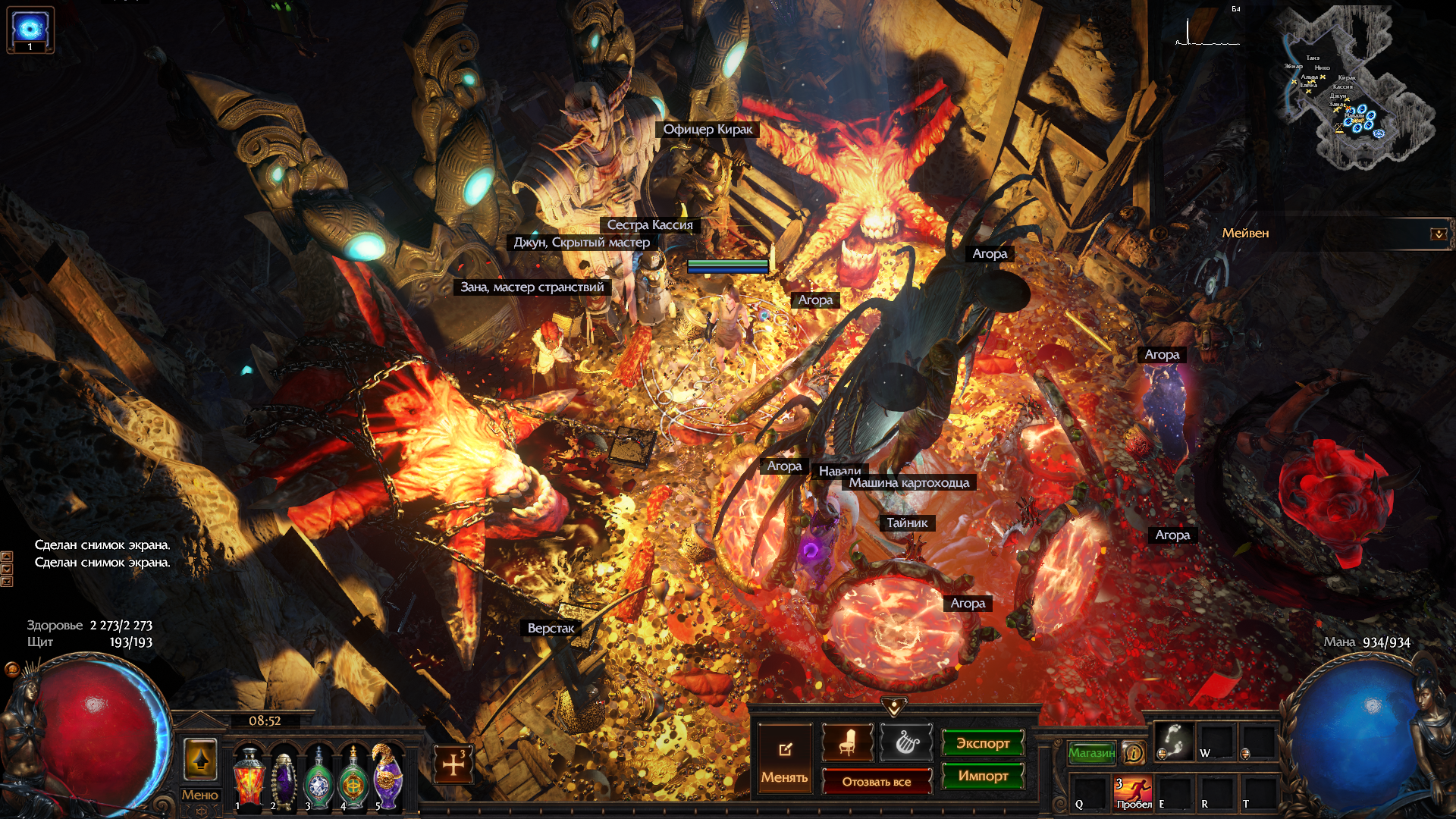The image size is (1456, 819).
Task: Open the info speech bubble icon
Action: 1134,752
